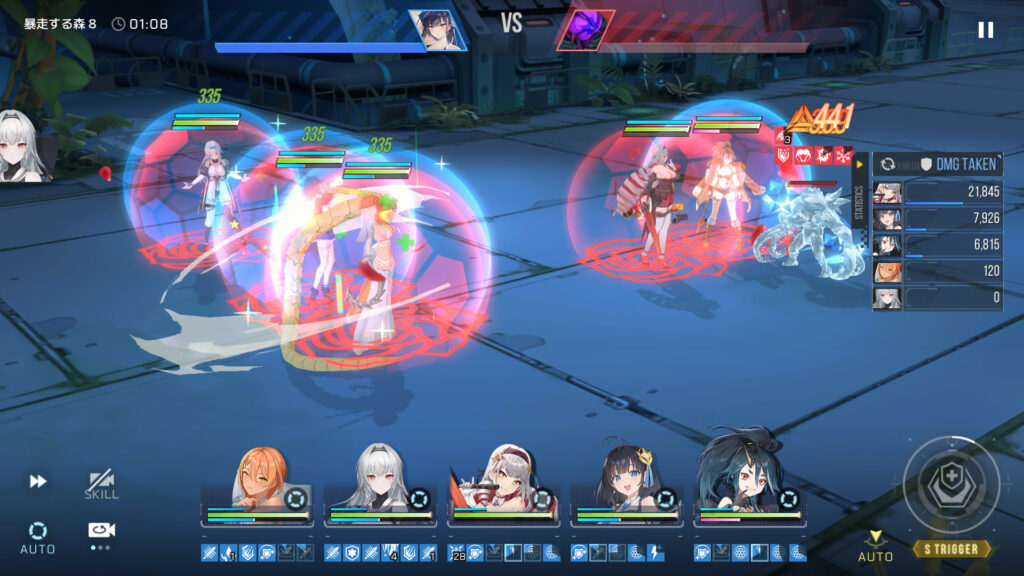The width and height of the screenshot is (1024, 576).
Task: Toggle the SKILL animation button
Action: click(101, 485)
